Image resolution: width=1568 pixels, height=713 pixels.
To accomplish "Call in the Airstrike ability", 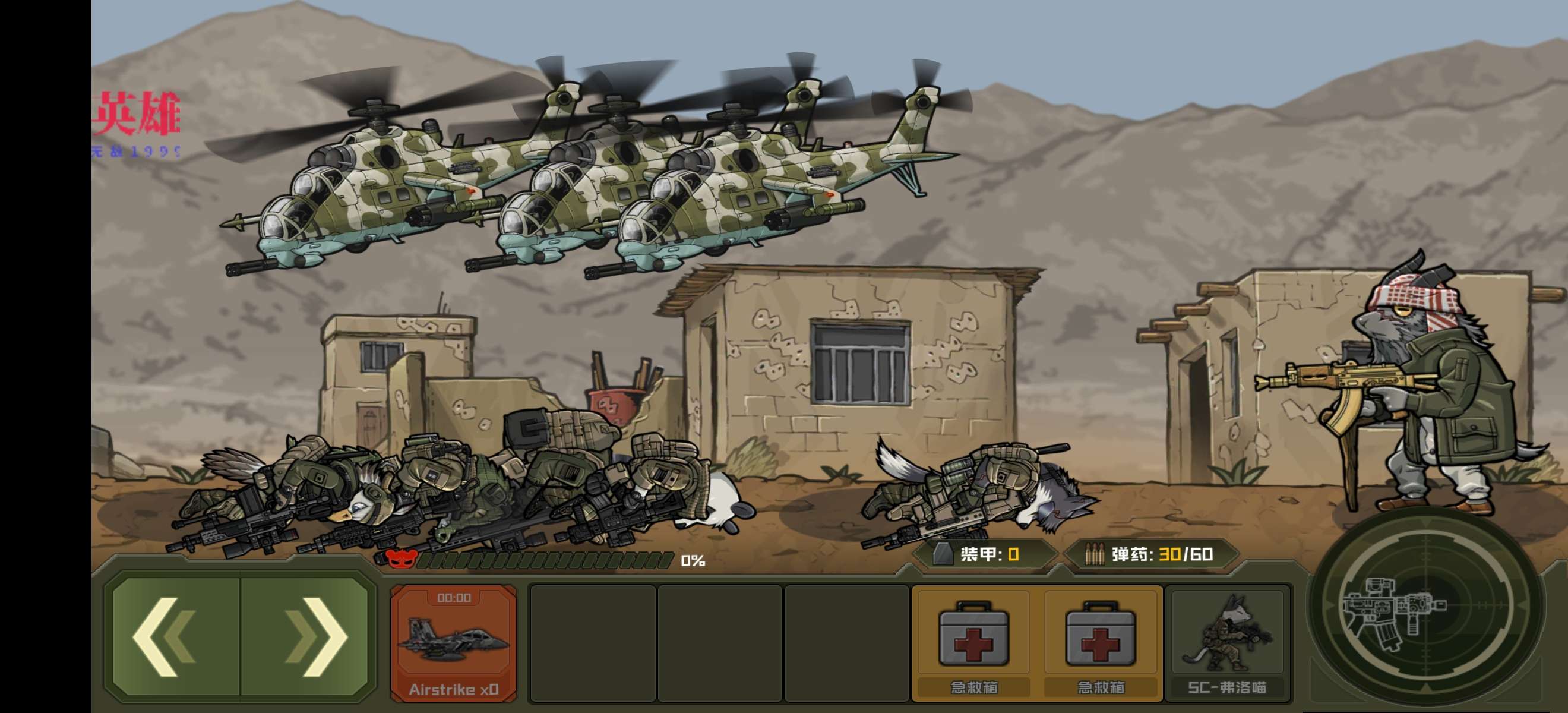I will click(454, 643).
